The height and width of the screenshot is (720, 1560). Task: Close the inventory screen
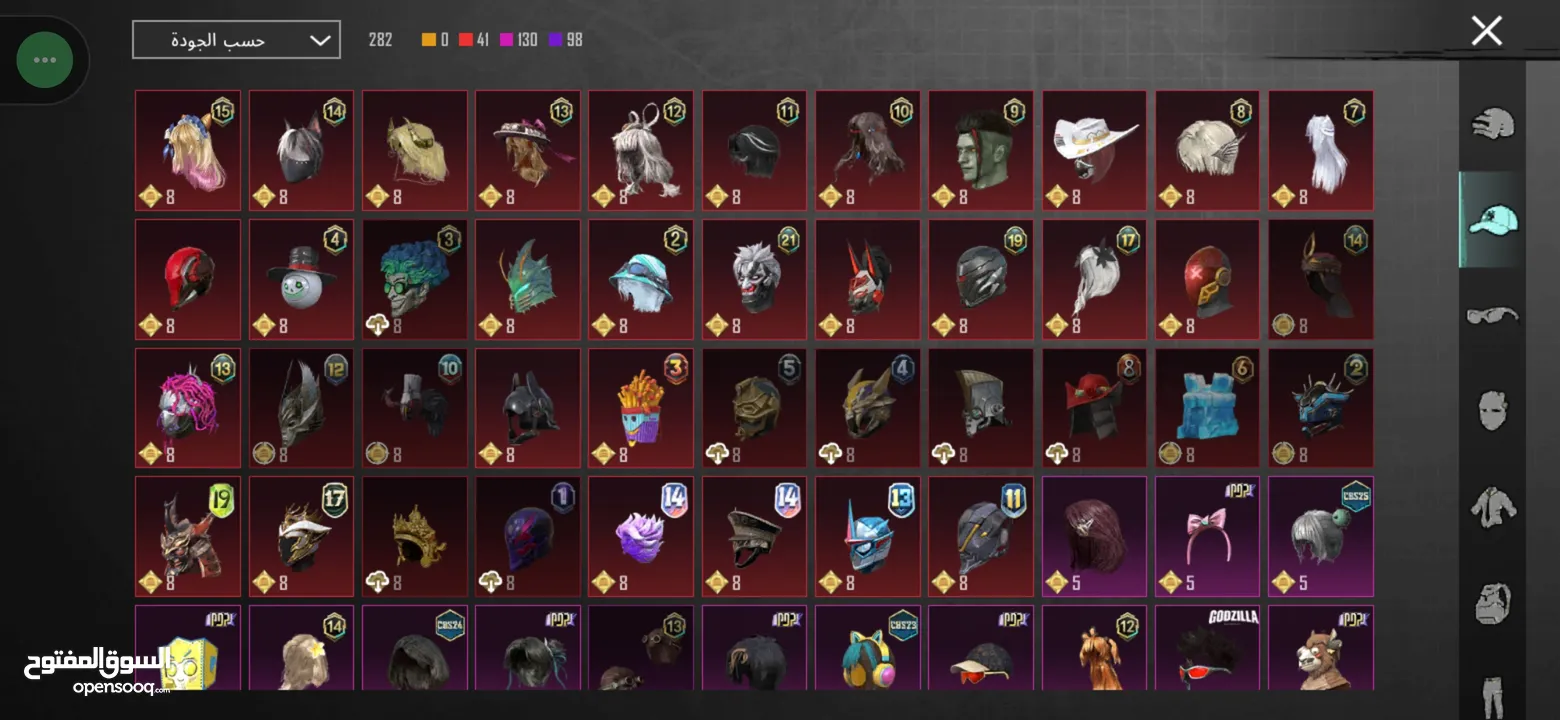pyautogui.click(x=1486, y=32)
